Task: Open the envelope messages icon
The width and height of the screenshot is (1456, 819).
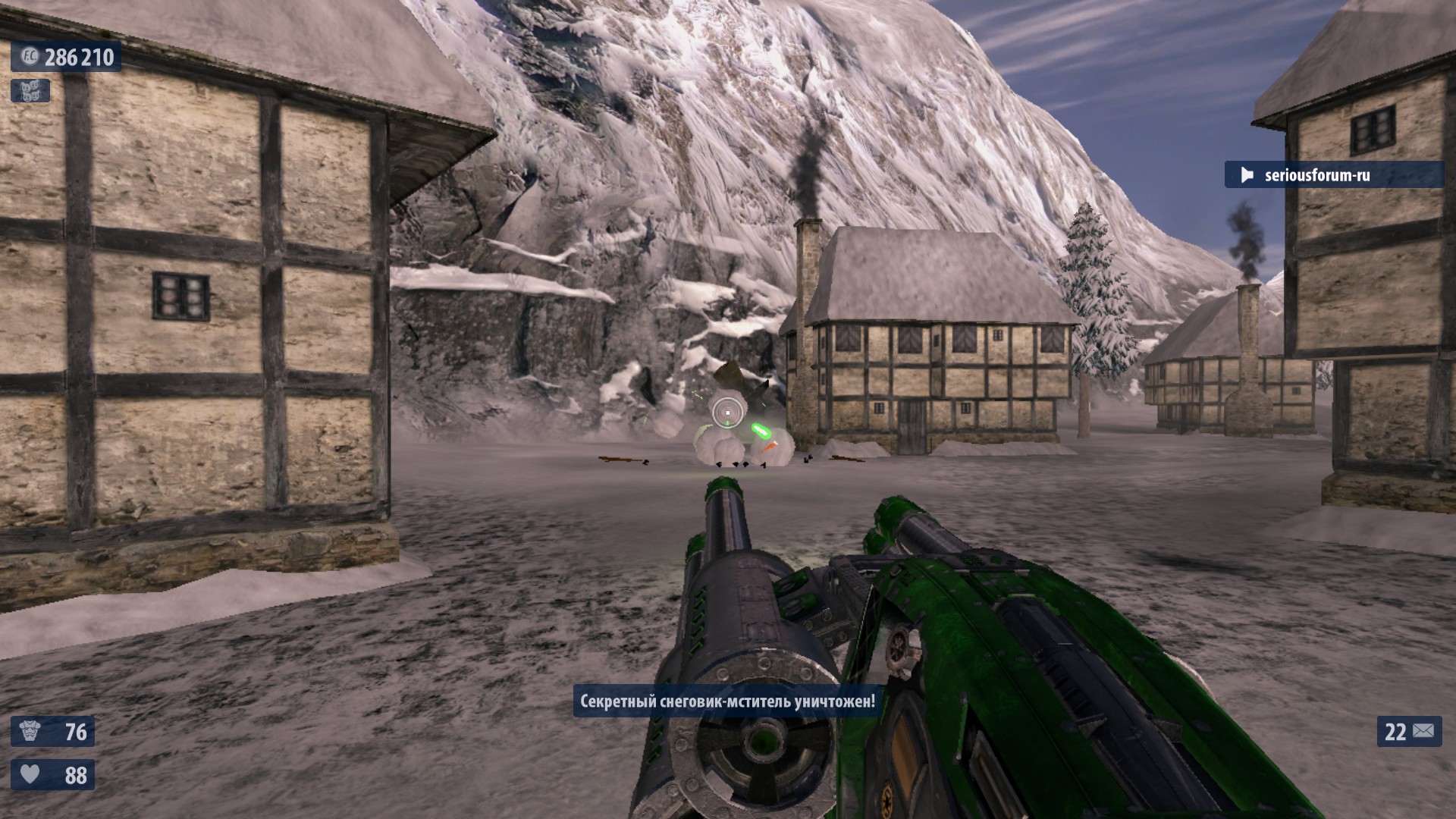Action: point(1423,731)
